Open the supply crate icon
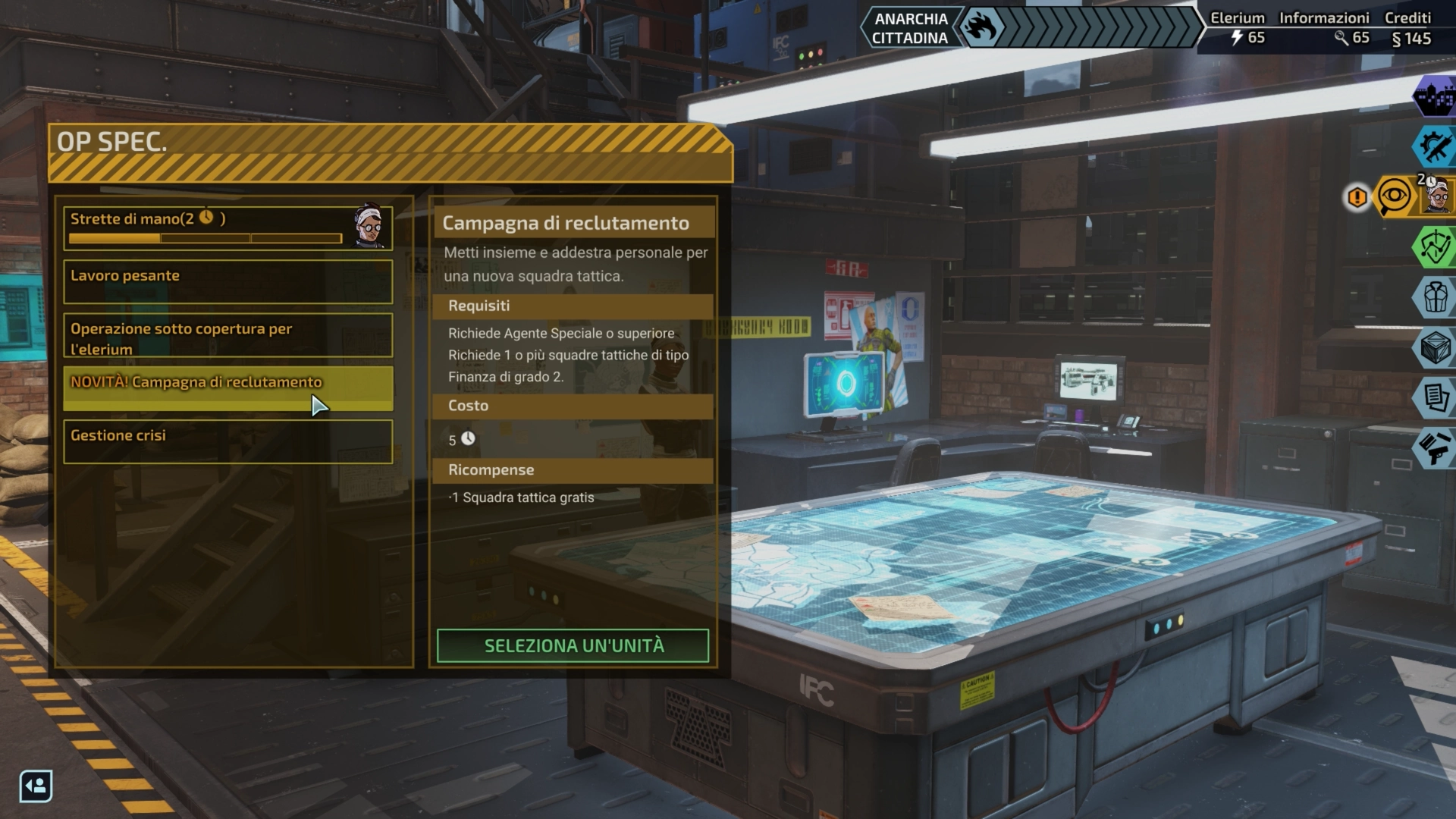Image resolution: width=1456 pixels, height=819 pixels. pyautogui.click(x=1435, y=347)
